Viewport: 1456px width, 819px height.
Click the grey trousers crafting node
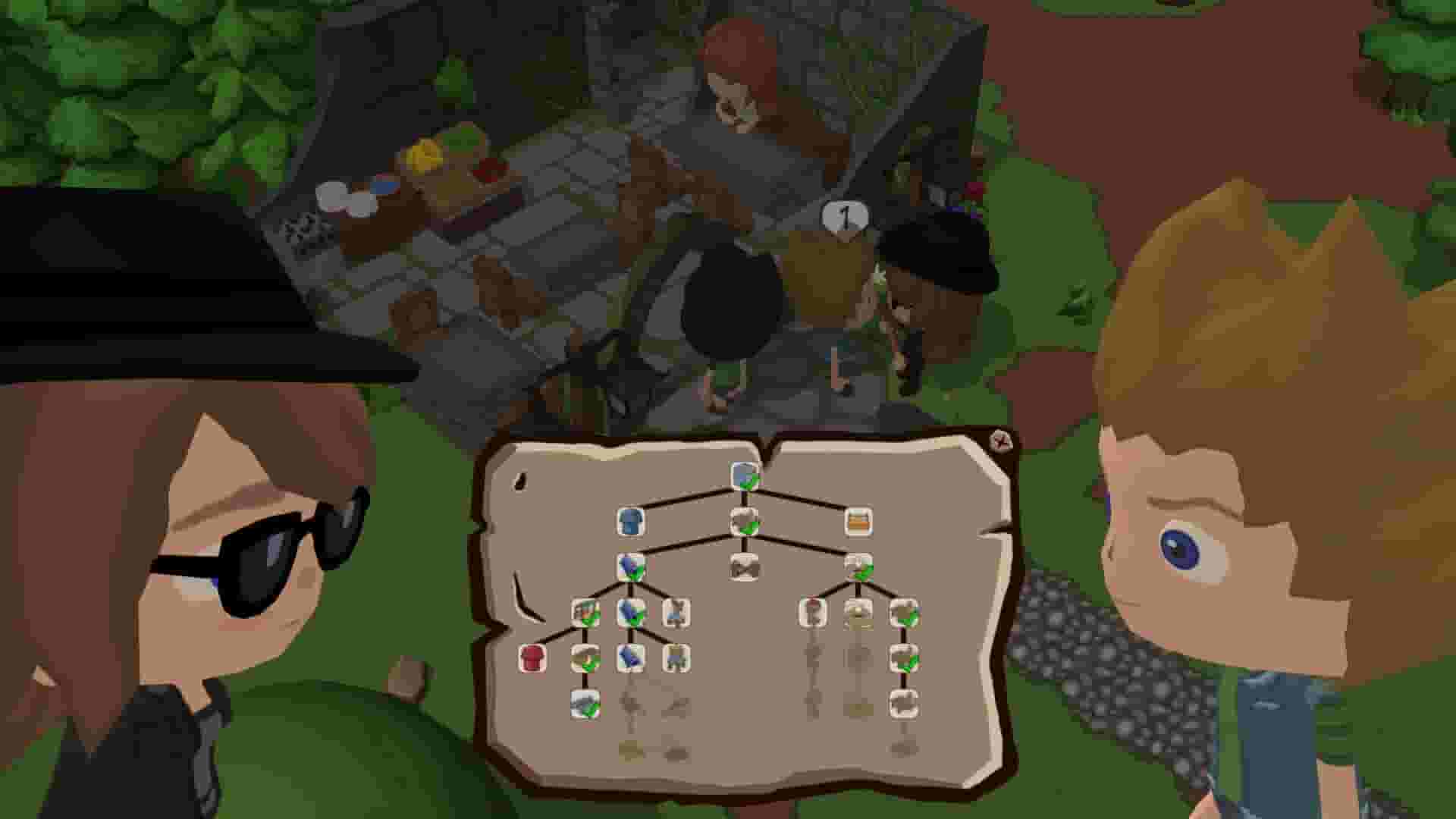point(678,658)
